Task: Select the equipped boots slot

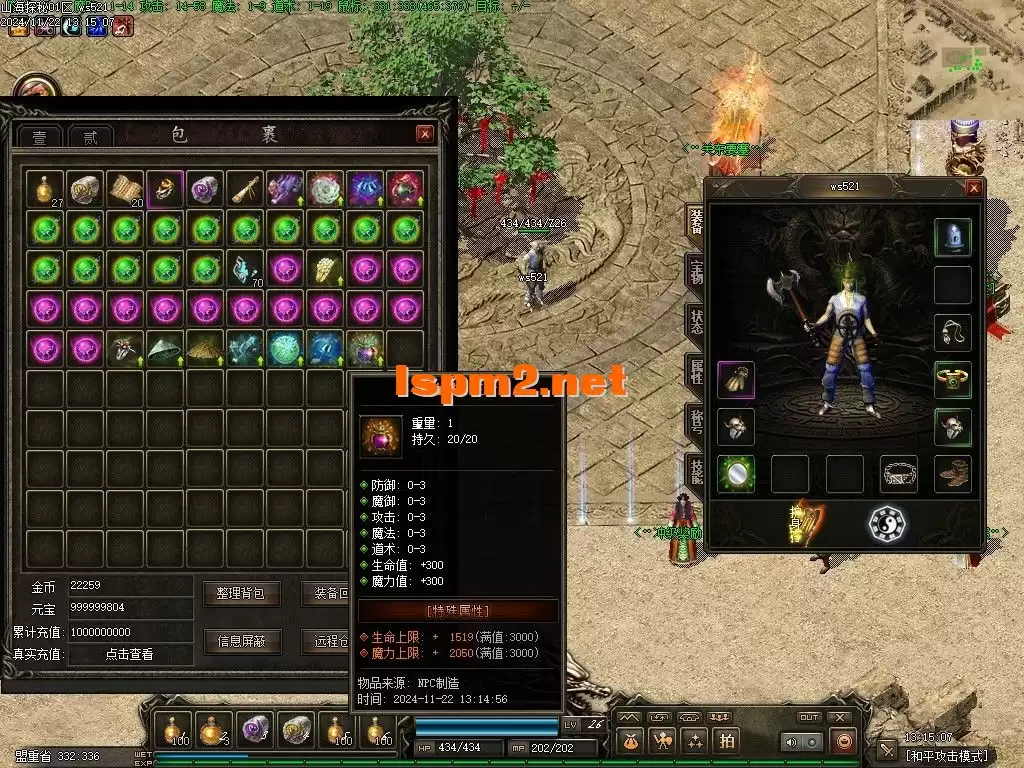Action: click(x=952, y=474)
